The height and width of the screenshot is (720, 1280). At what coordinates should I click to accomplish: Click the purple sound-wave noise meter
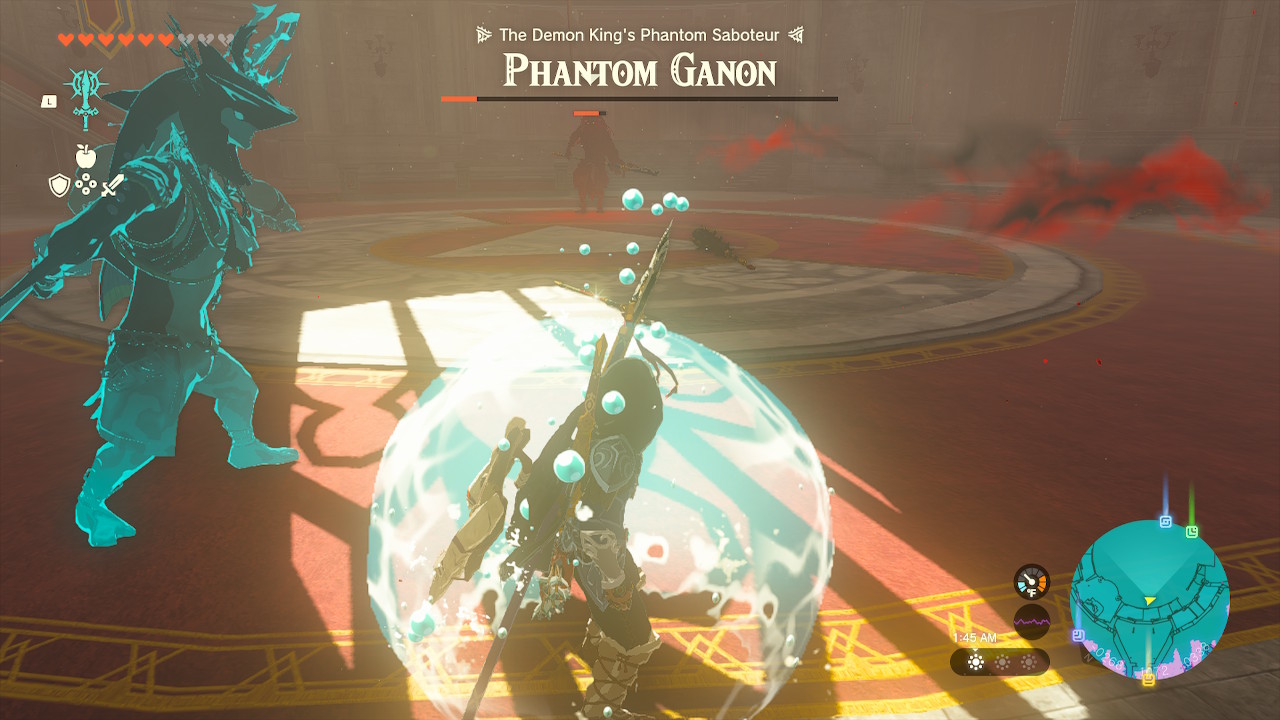1032,621
